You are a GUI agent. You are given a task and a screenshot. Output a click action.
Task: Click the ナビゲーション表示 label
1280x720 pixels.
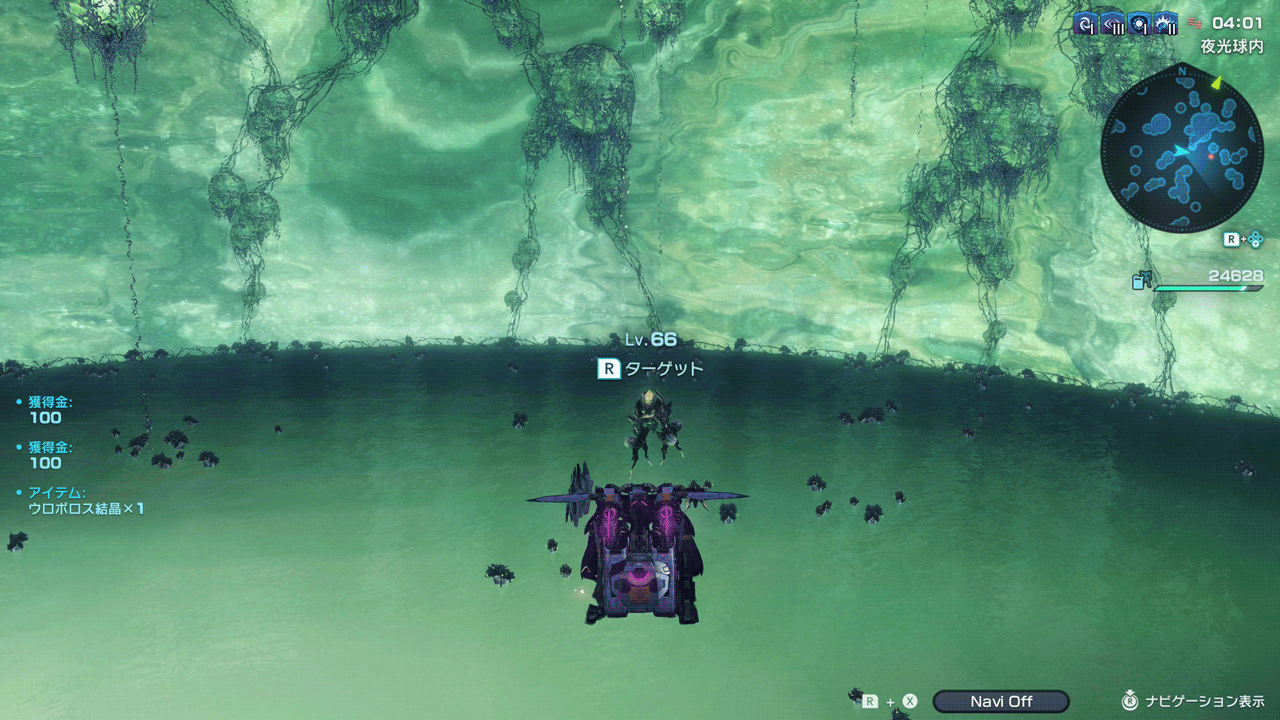coord(1205,701)
